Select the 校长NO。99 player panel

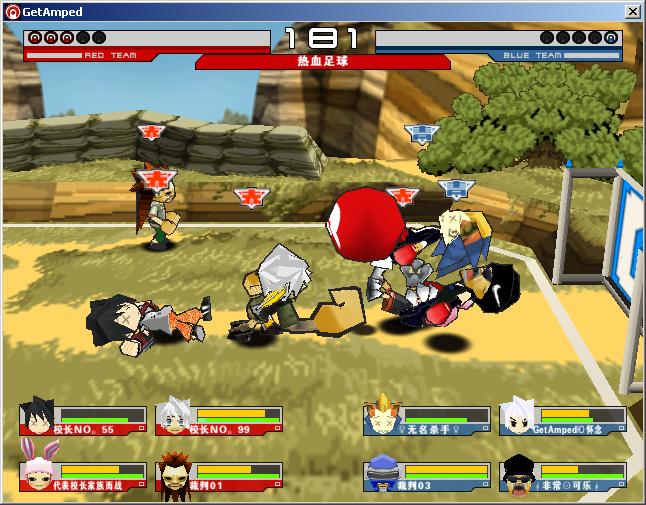218,419
